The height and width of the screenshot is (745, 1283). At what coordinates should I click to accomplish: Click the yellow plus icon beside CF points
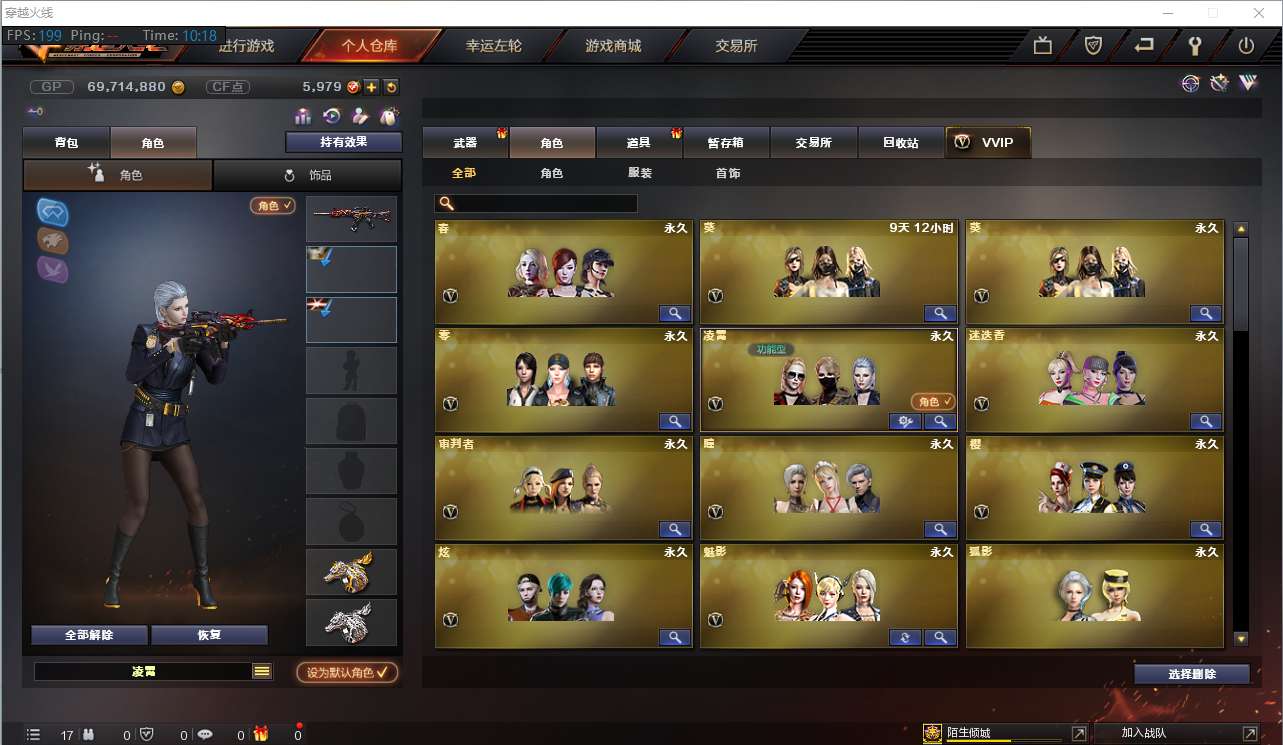(x=371, y=87)
